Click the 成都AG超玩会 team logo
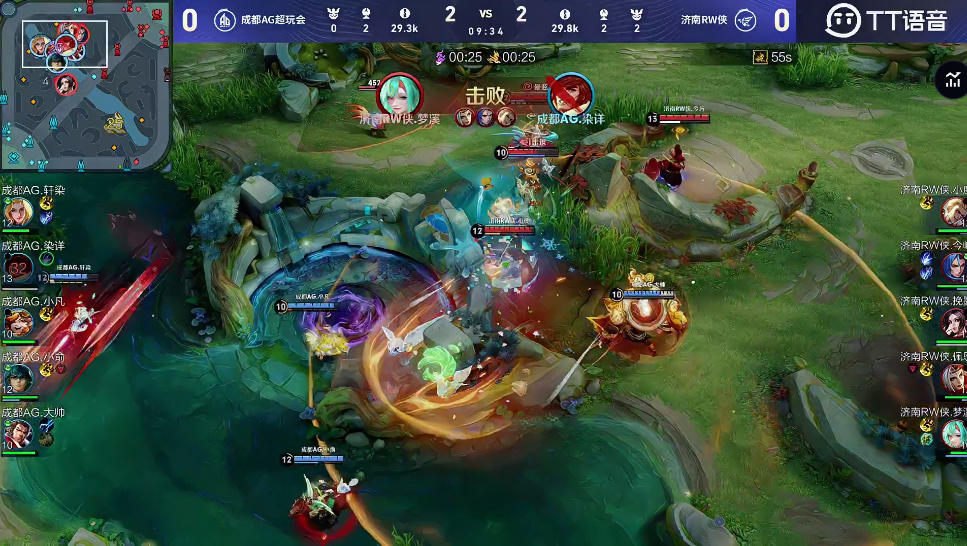967x546 pixels. point(225,20)
